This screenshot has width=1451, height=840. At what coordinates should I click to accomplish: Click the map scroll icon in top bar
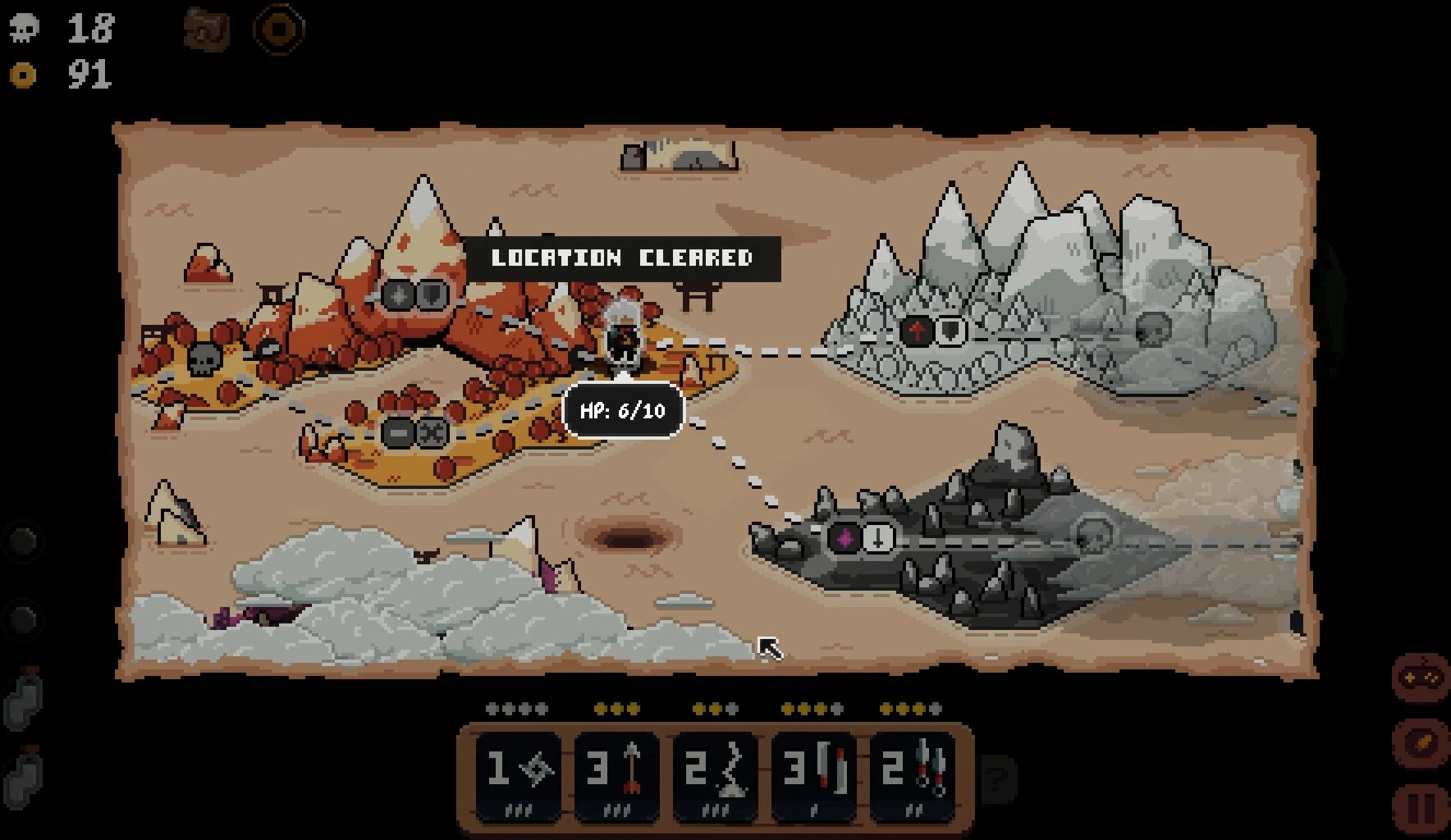(207, 30)
